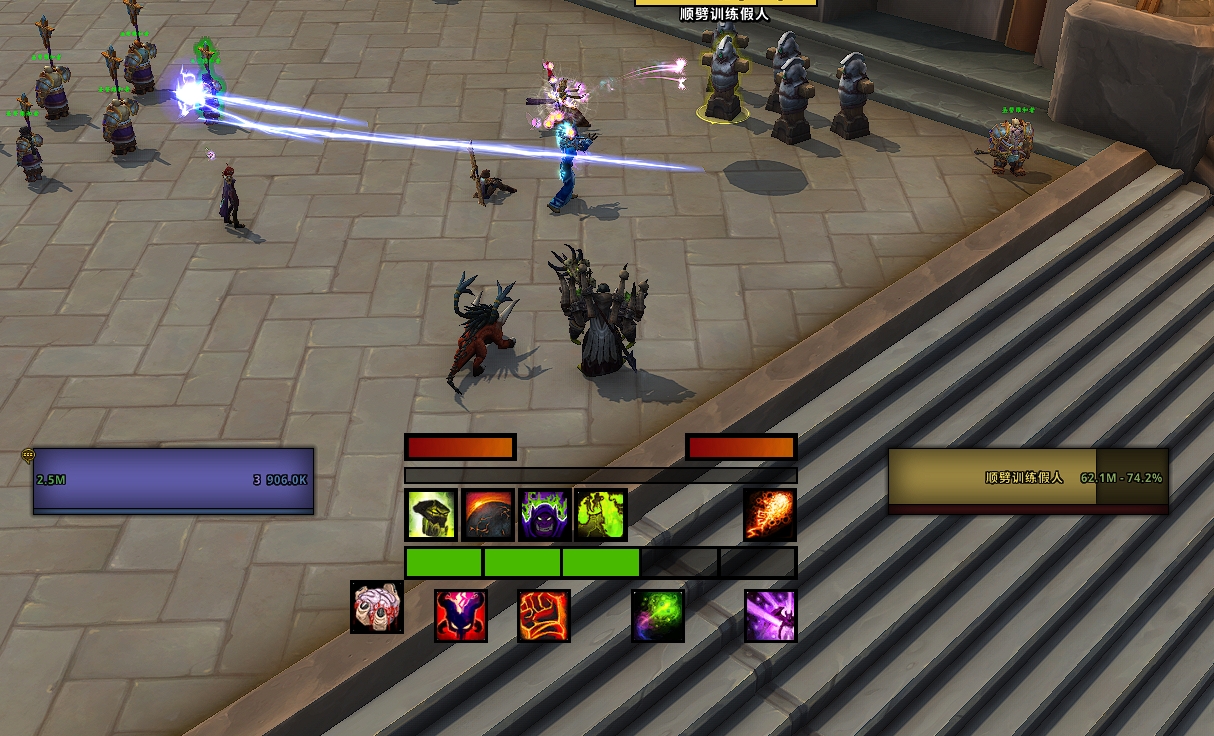This screenshot has height=736, width=1214.
Task: Activate the red horned demon skull cooldown
Action: [x=461, y=615]
